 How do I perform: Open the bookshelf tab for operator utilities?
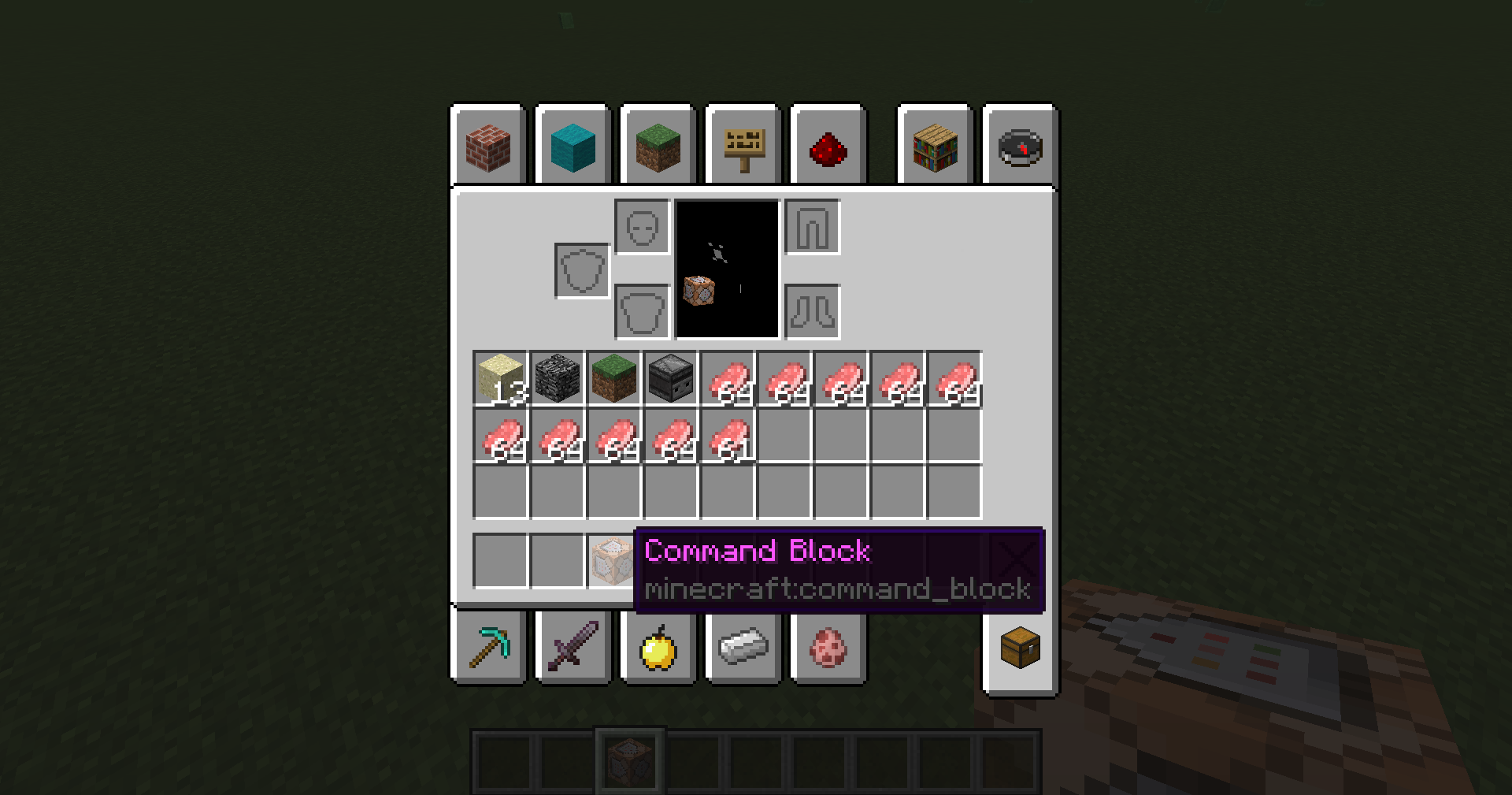[x=936, y=147]
